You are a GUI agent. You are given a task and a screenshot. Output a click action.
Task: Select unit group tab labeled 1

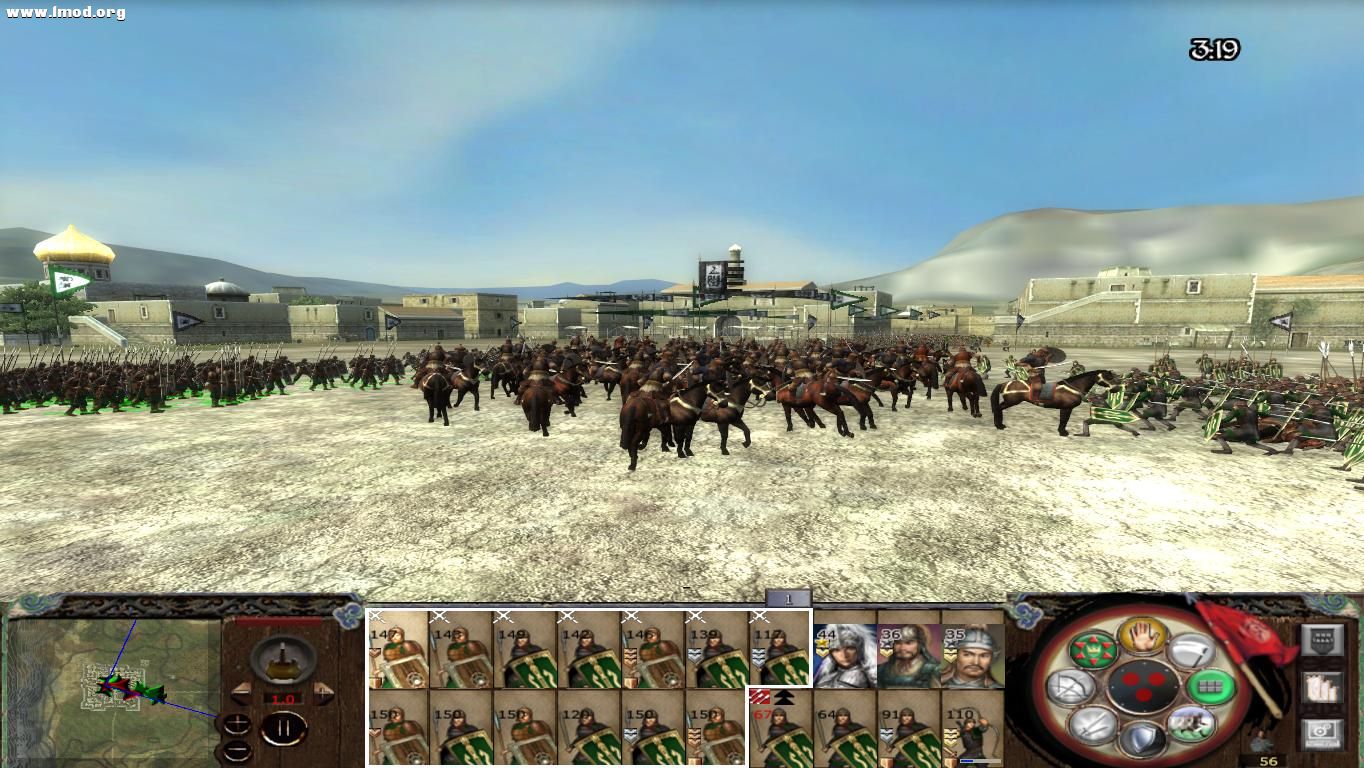pos(787,599)
